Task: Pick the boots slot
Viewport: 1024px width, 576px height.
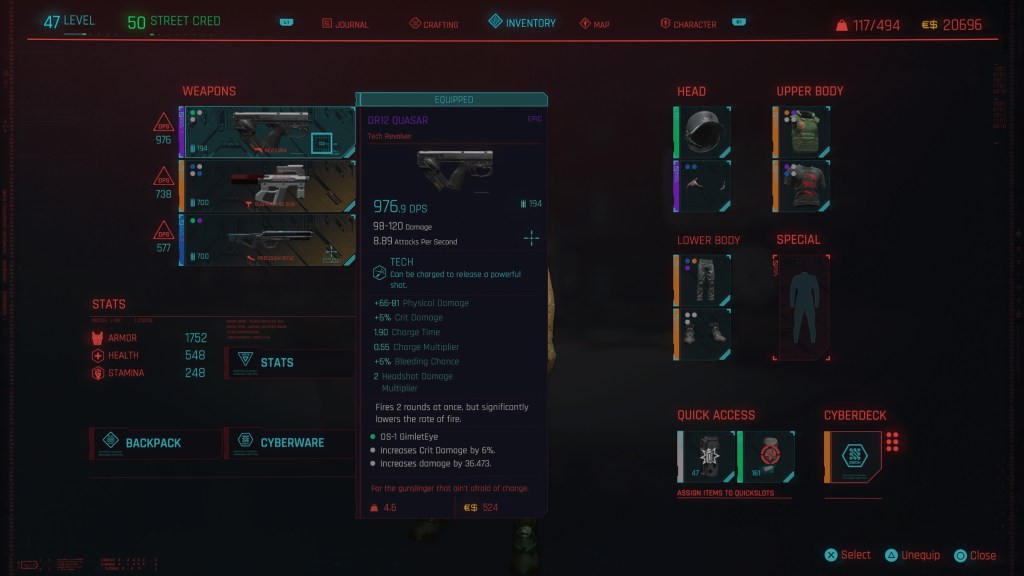Action: 703,334
